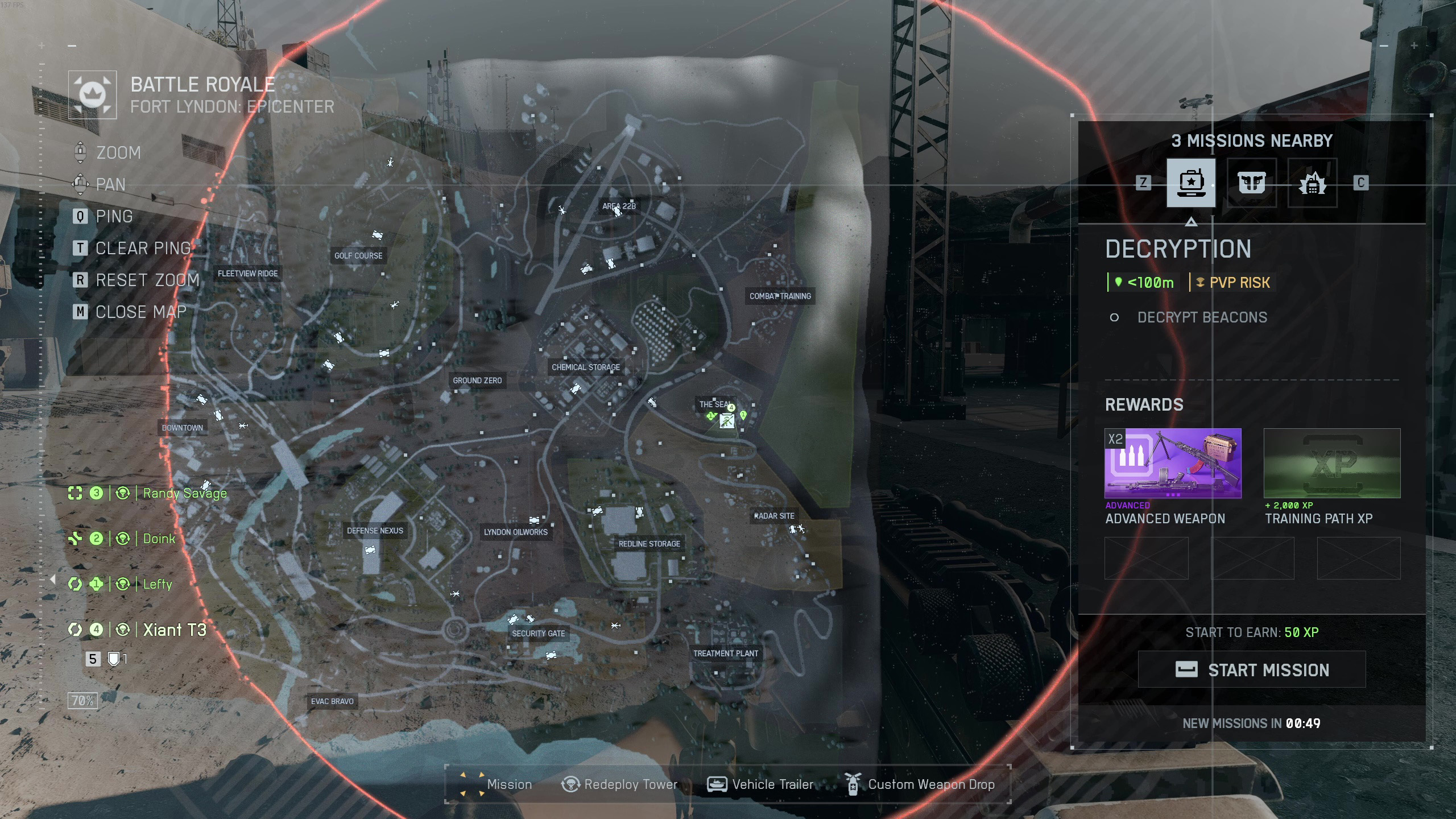Select the Redline Storage map location

650,544
